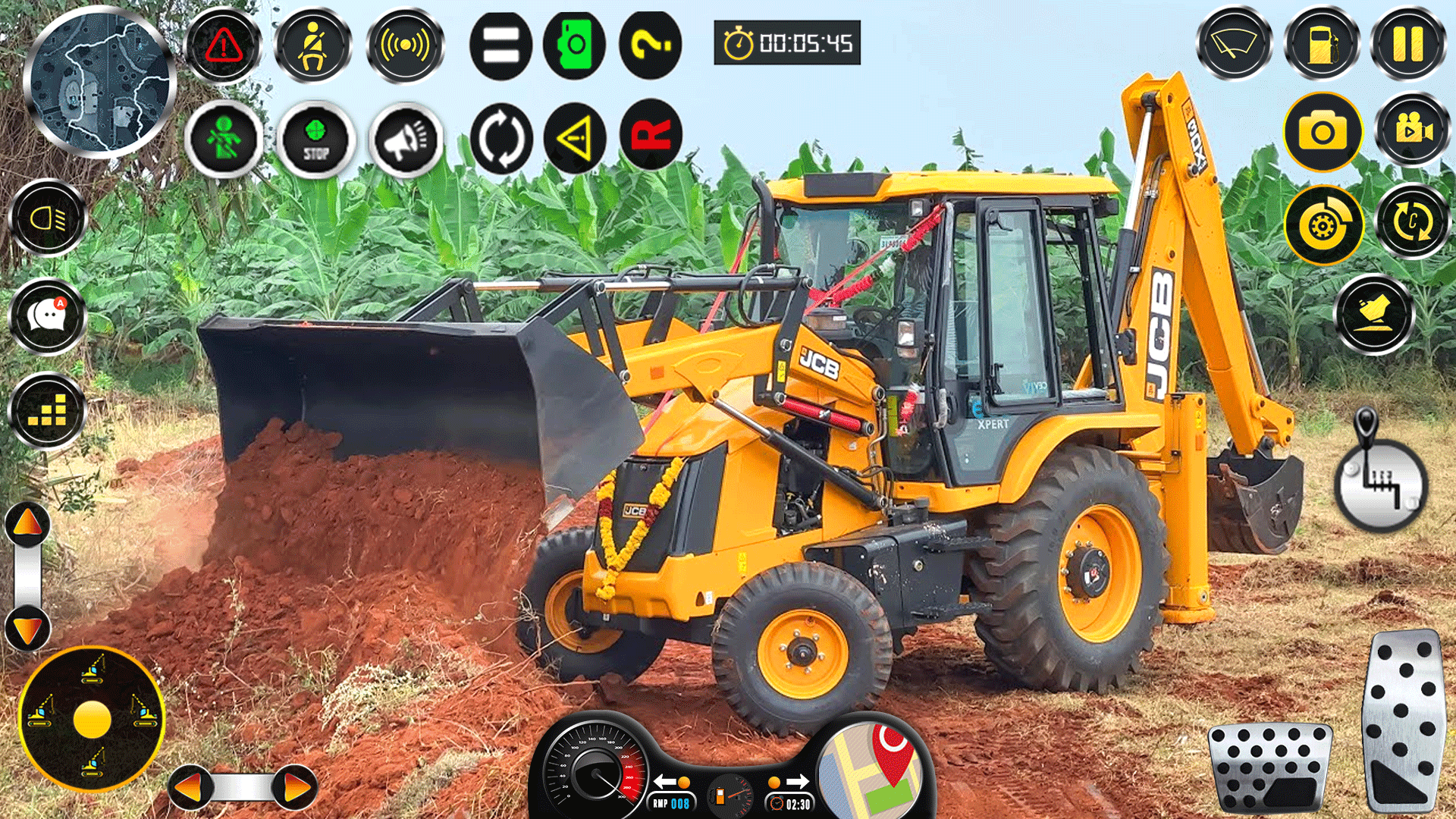Screen dimensions: 1456x819
Task: Activate the windshield wiper icon
Action: [x=1235, y=45]
